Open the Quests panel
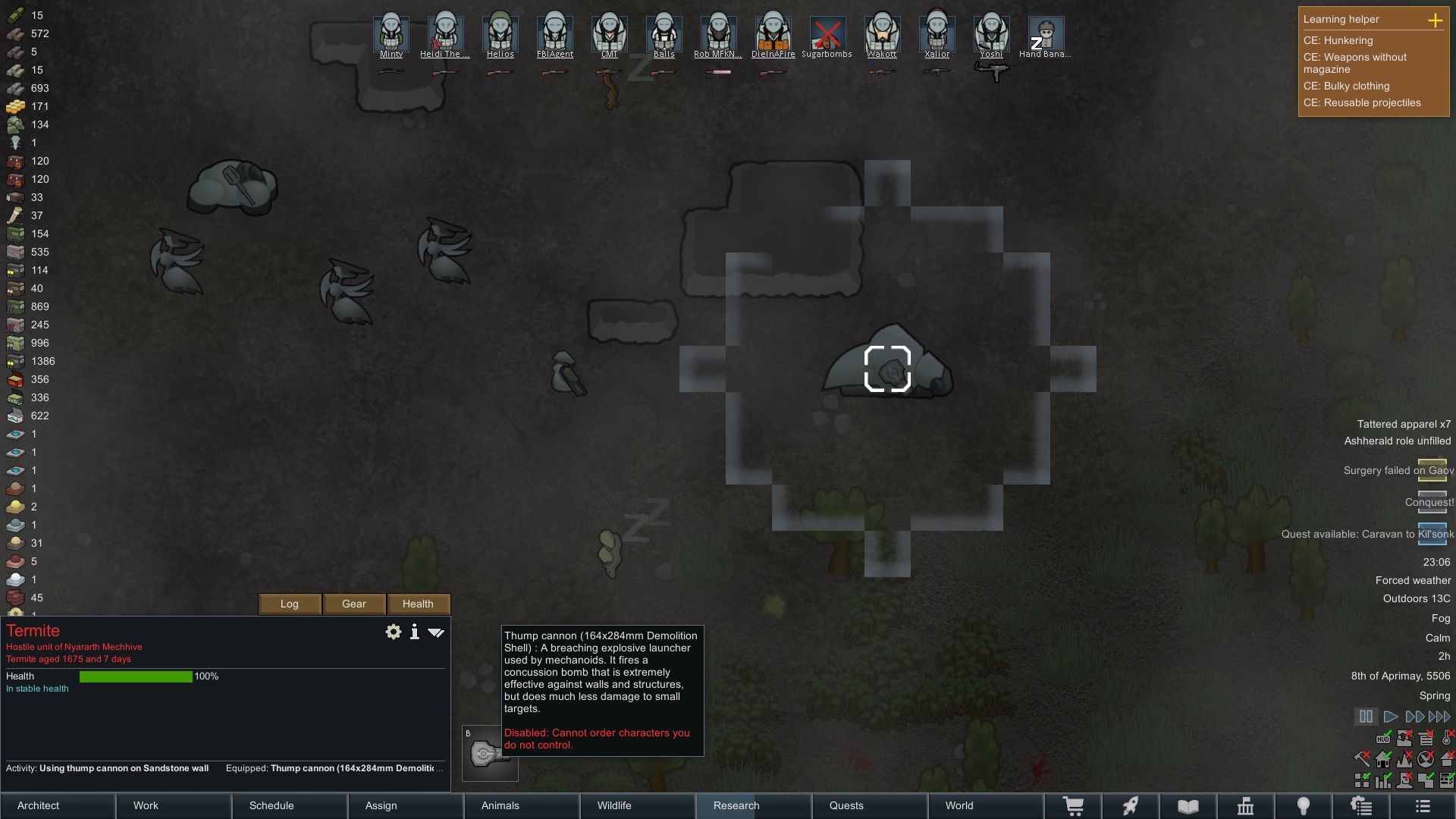 [869, 805]
